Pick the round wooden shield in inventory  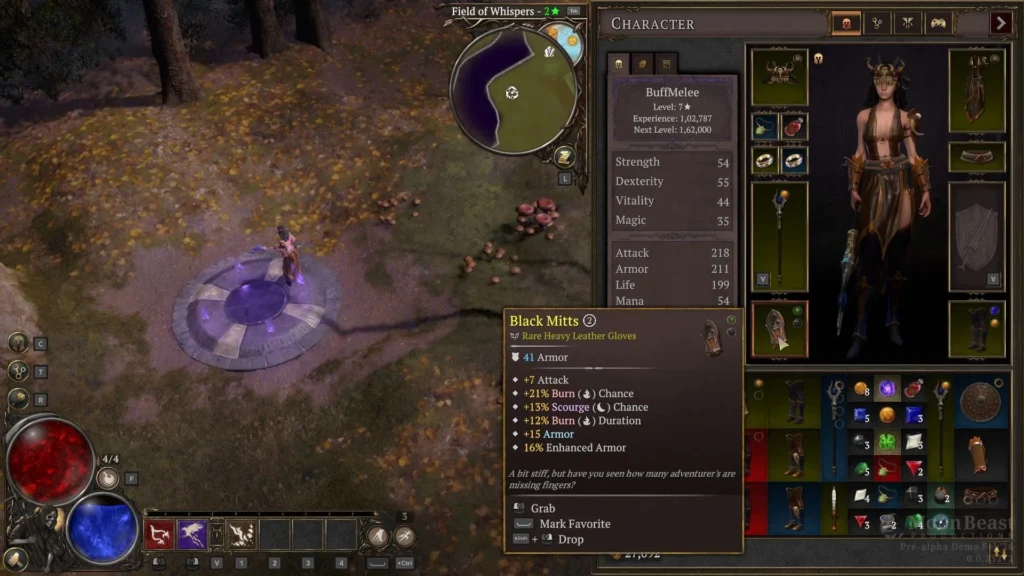point(980,402)
